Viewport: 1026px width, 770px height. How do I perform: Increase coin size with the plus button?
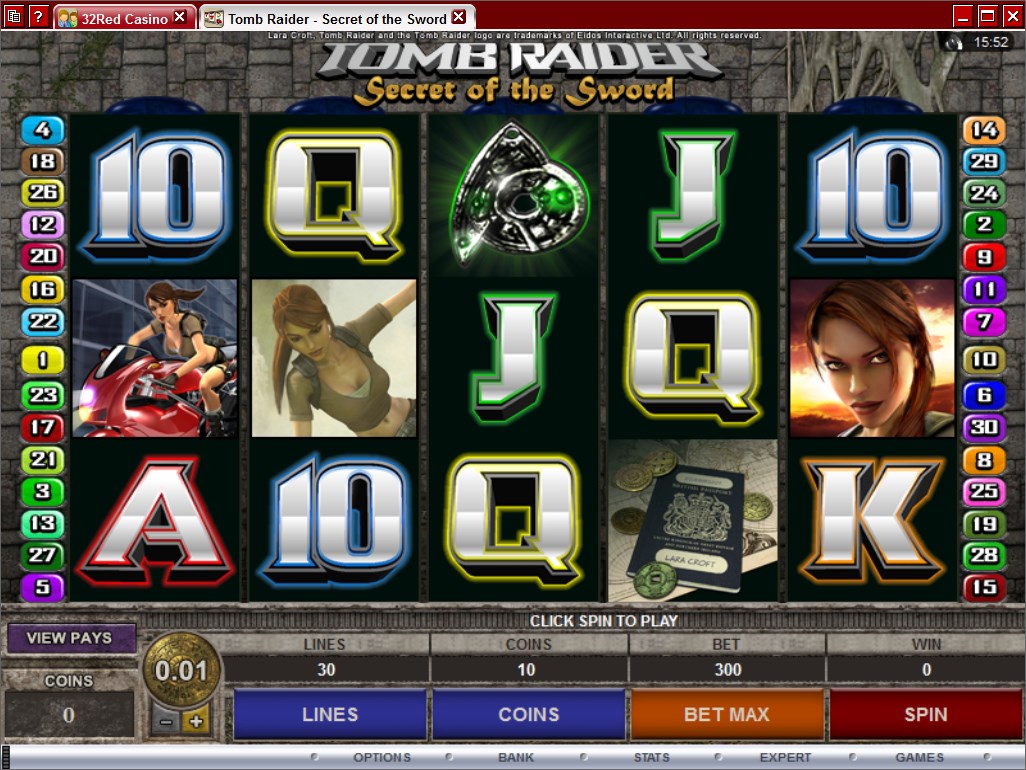tap(196, 721)
